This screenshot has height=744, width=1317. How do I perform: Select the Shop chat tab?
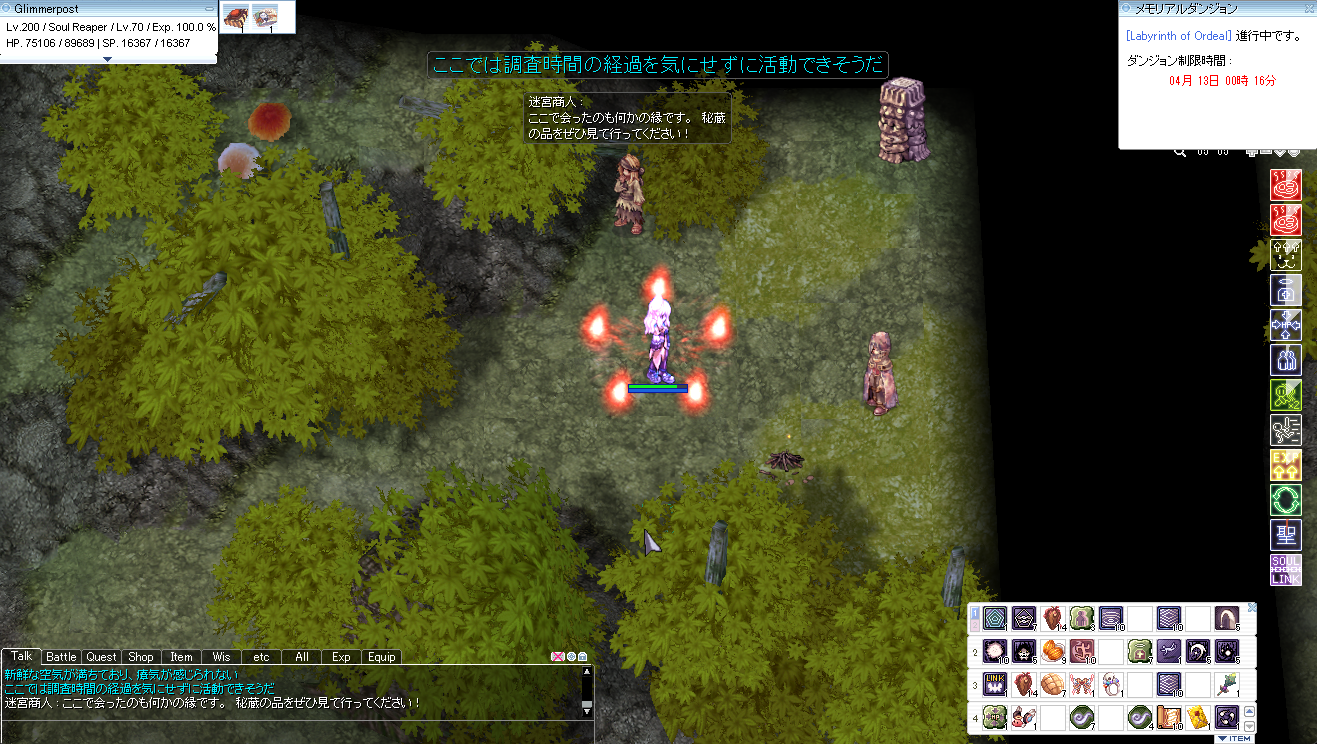(141, 657)
